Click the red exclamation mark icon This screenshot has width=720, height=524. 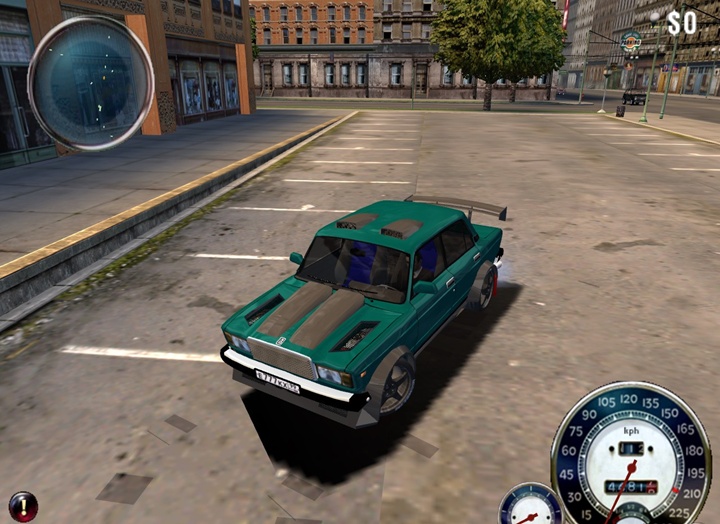point(22,506)
